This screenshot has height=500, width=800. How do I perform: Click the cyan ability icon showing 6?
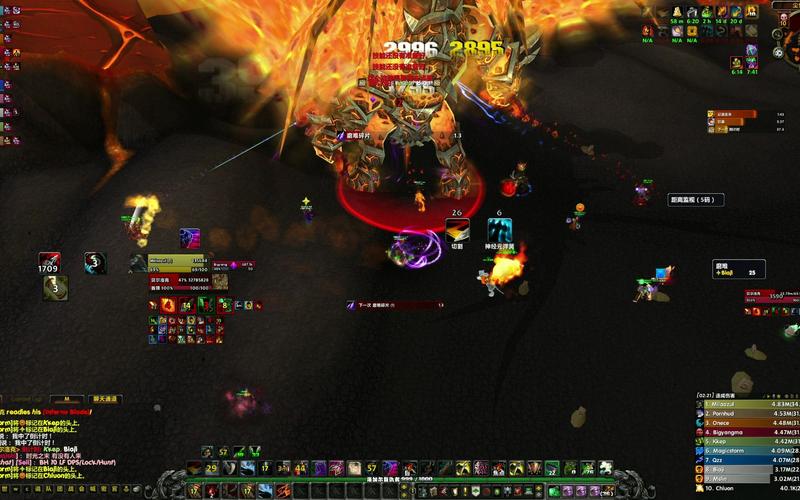[499, 228]
